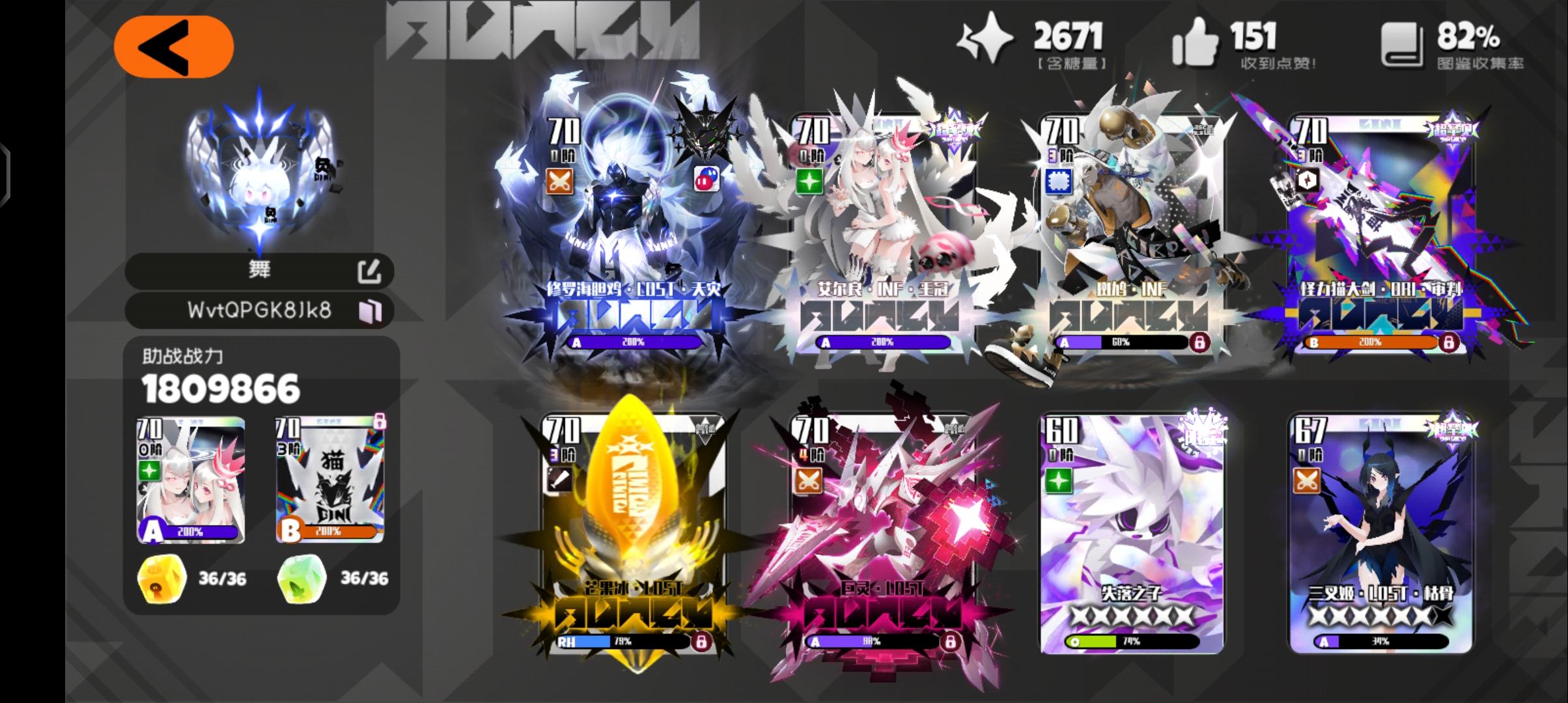Viewport: 1568px width, 703px height.
Task: Copy player ID WvtQPGK8Jk8 via copy icon
Action: tap(371, 311)
